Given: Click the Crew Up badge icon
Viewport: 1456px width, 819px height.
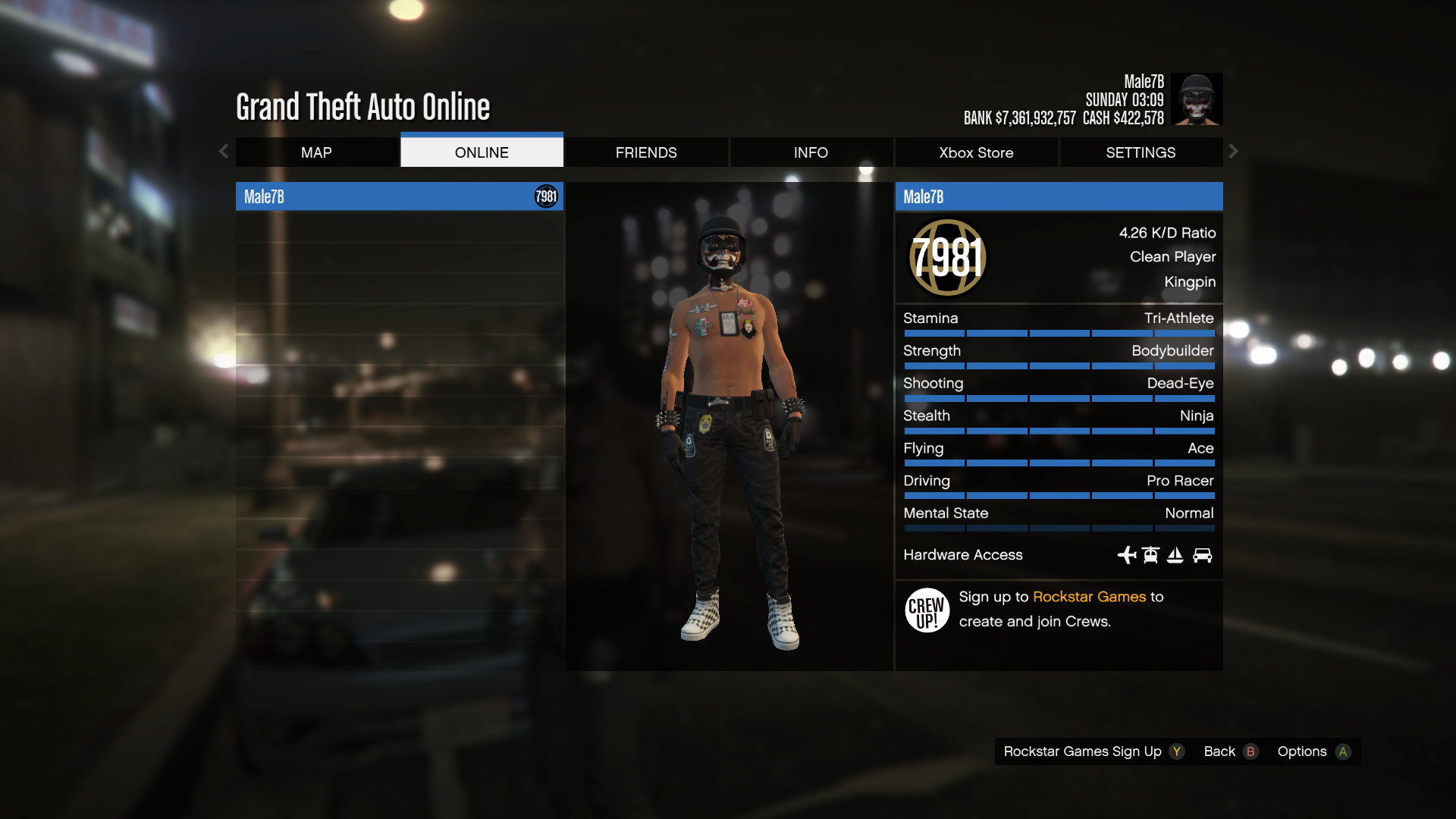Looking at the screenshot, I should click(927, 610).
